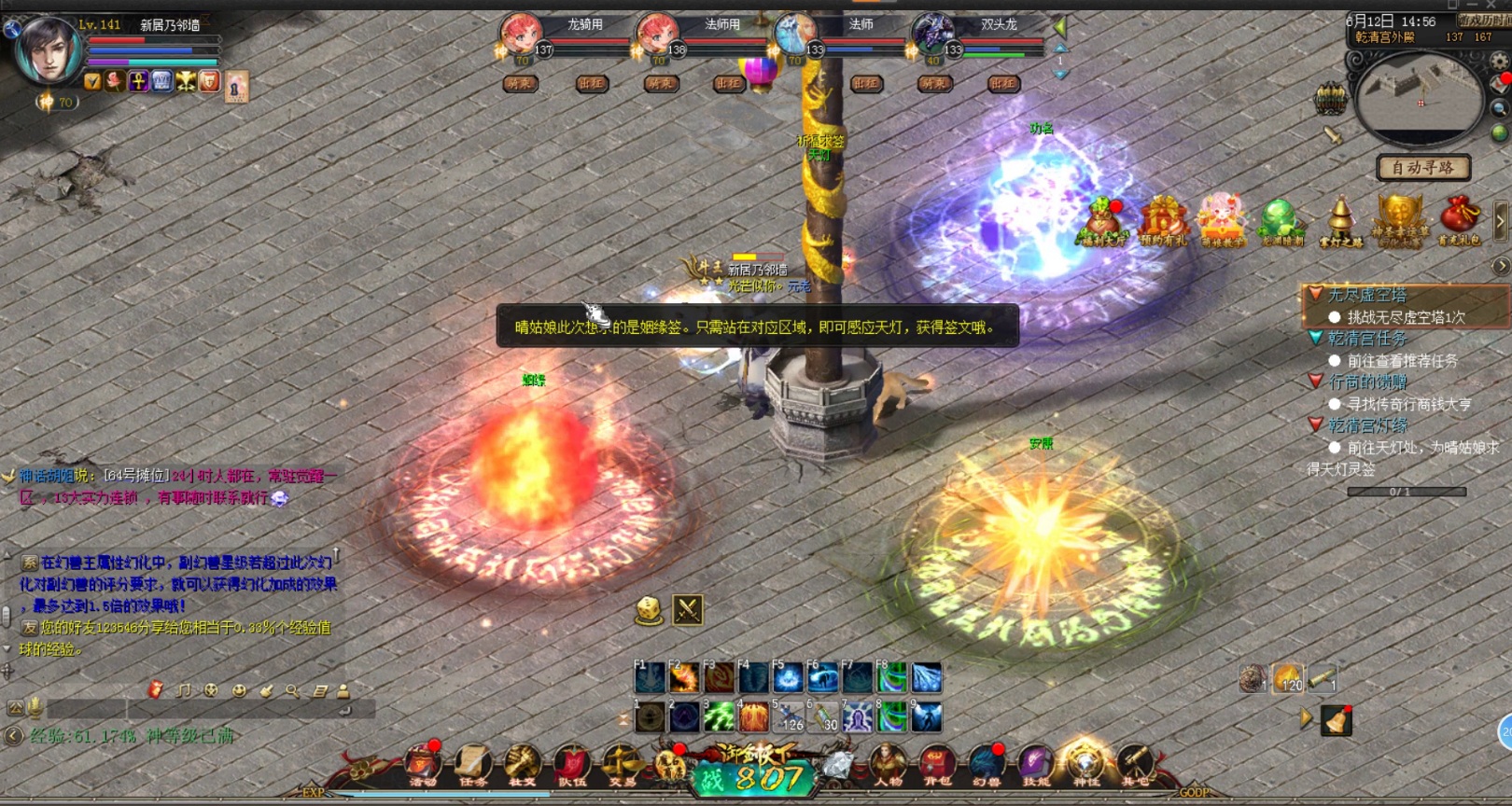Select the 无尽虚空塔 quest tracker entry
This screenshot has width=1512, height=806.
pos(1366,295)
